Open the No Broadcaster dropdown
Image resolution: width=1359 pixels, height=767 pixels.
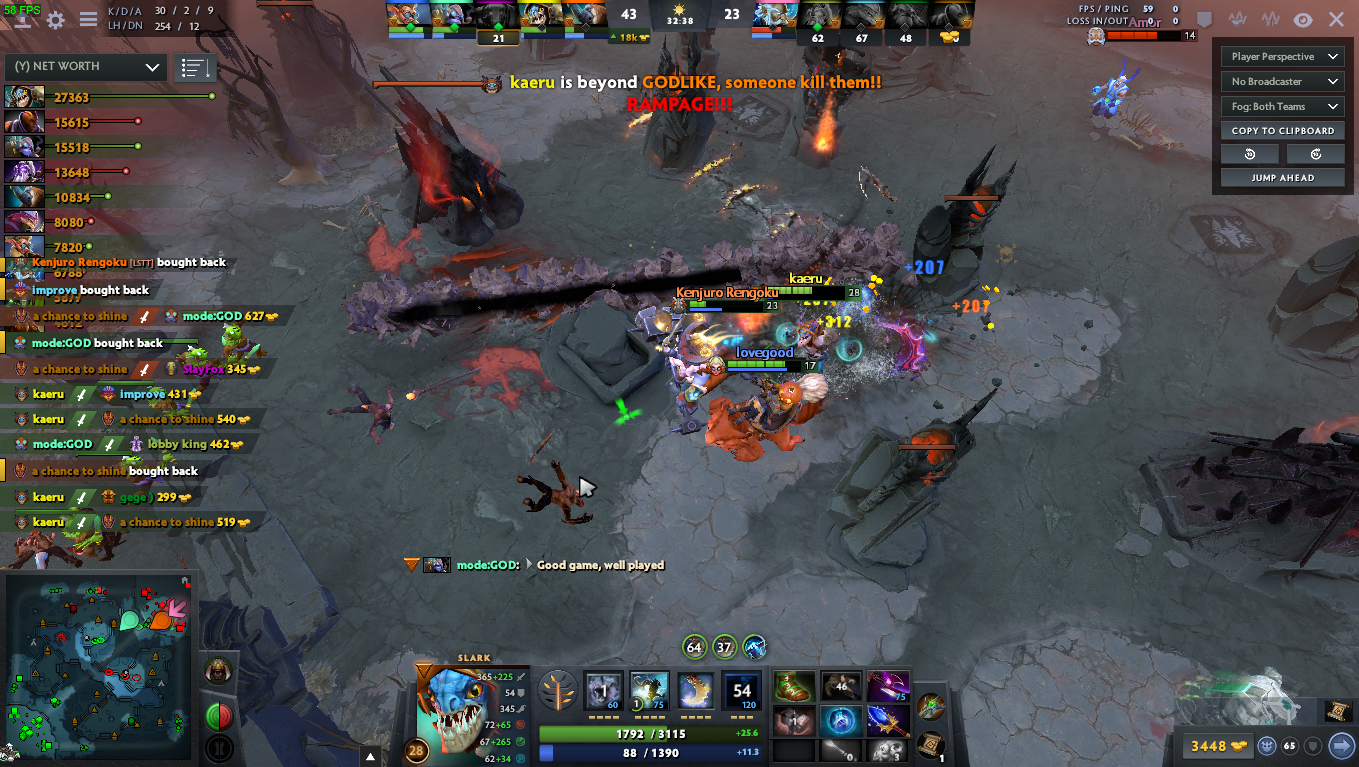pos(1284,82)
